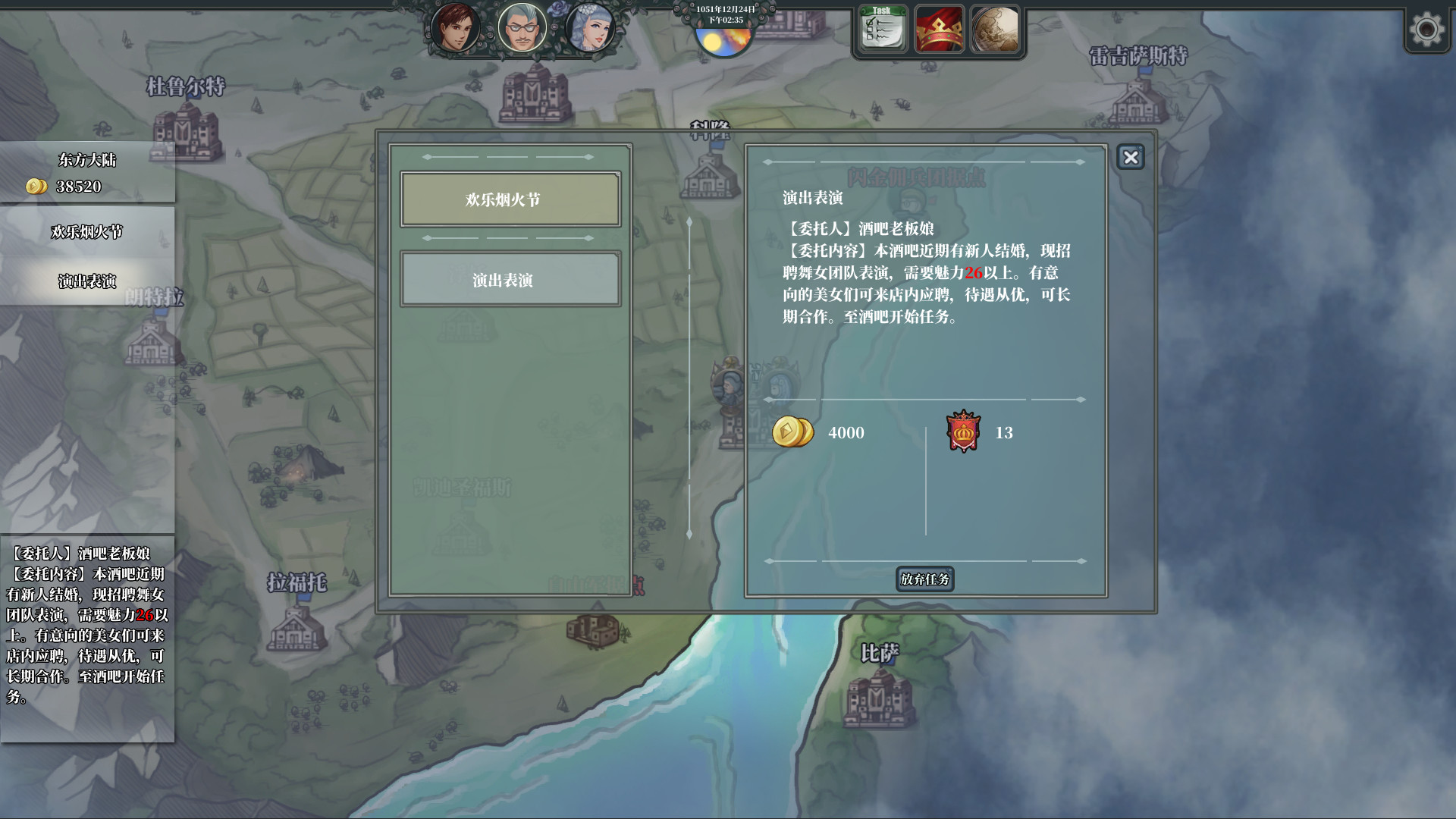The height and width of the screenshot is (819, 1456).
Task: Close the quest details window
Action: click(1131, 158)
